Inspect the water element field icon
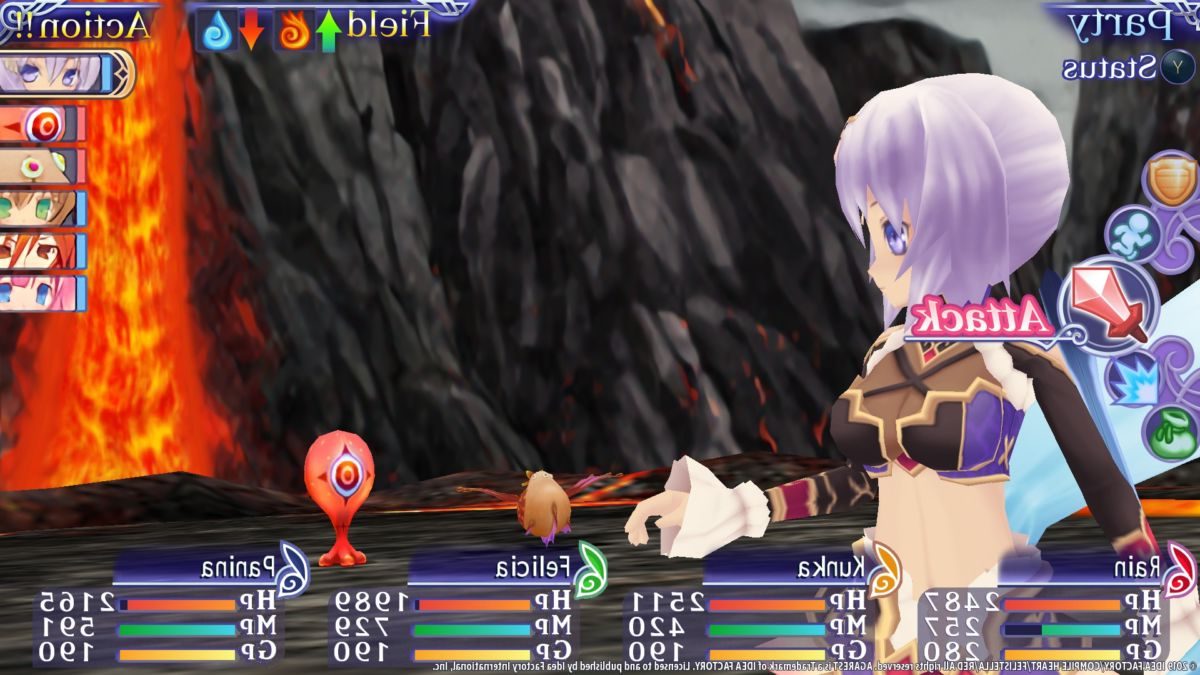Viewport: 1200px width, 675px height. tap(218, 30)
